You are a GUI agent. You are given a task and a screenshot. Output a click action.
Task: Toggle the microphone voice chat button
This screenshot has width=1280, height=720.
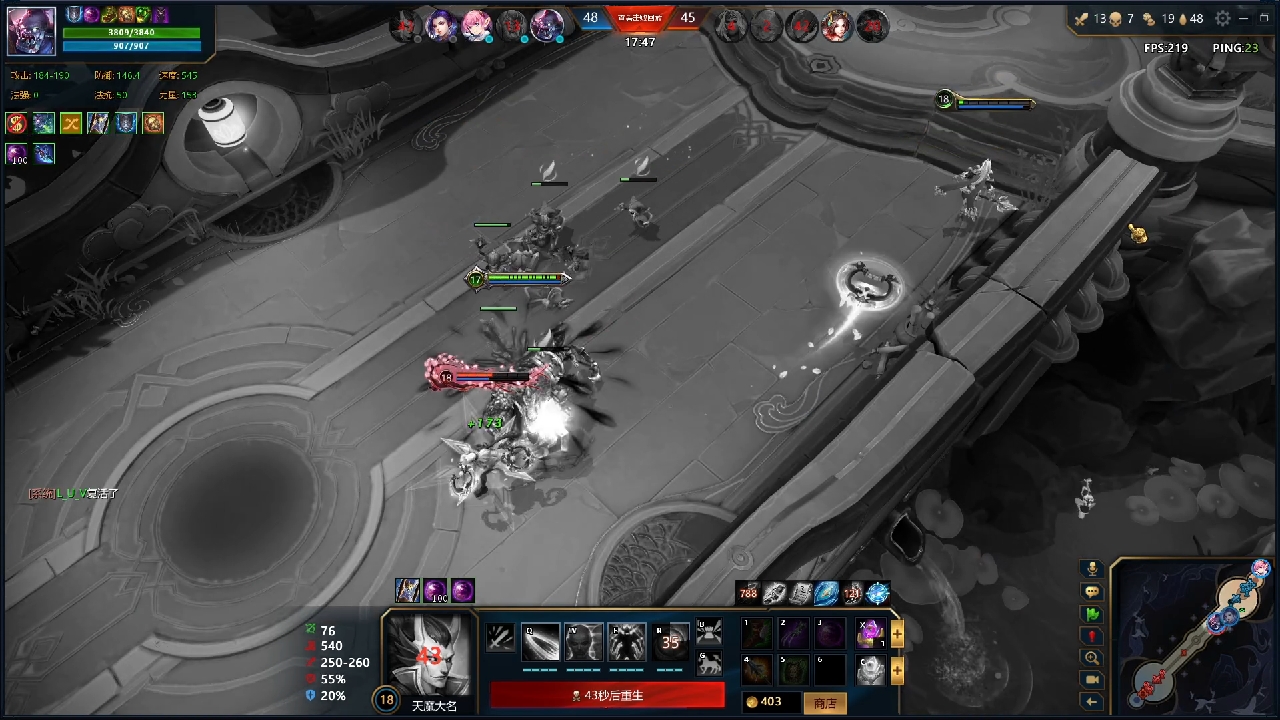pos(1092,569)
